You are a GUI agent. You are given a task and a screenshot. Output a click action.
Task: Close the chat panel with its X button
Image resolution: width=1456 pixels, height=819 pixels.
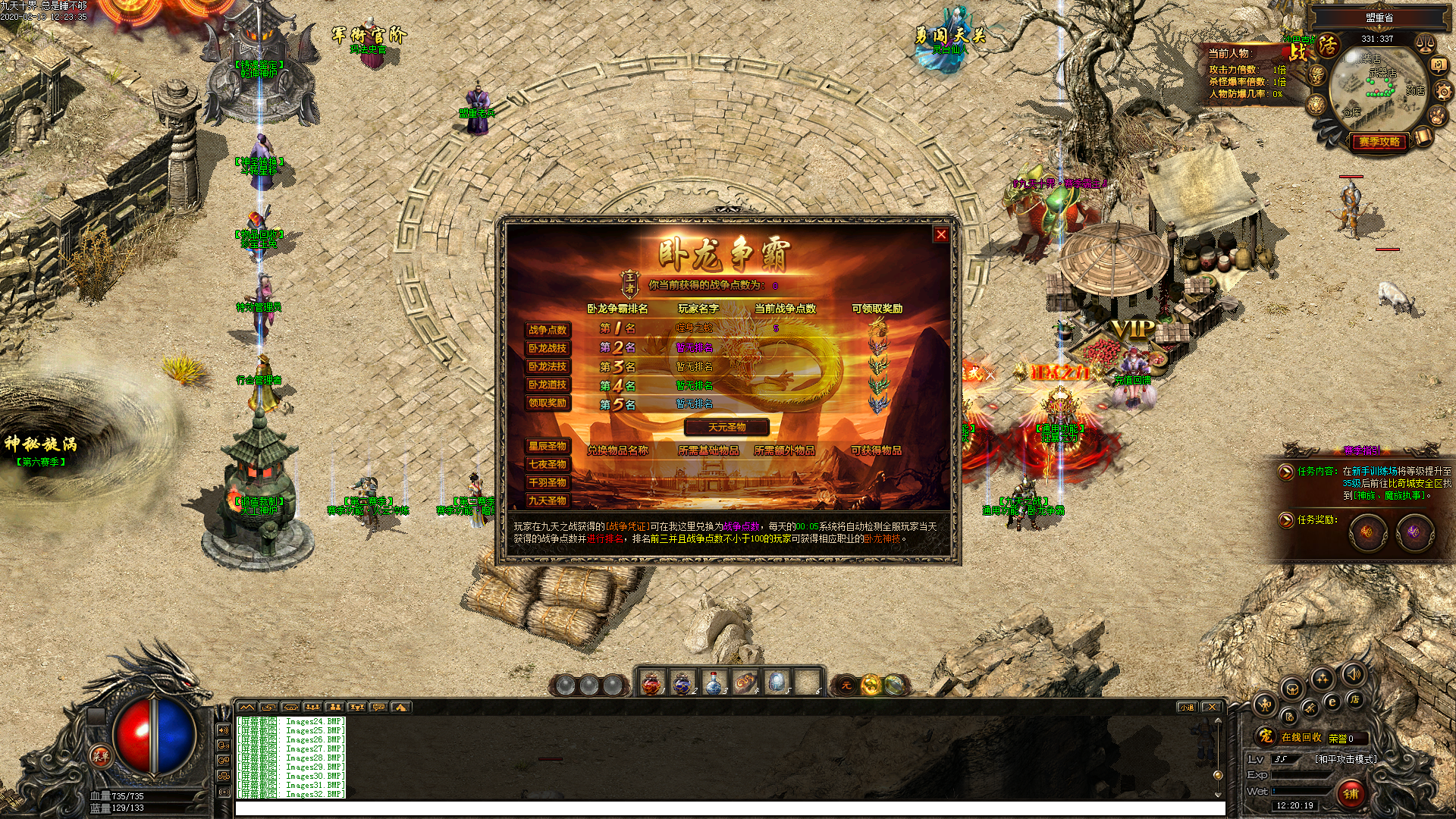click(x=1212, y=707)
